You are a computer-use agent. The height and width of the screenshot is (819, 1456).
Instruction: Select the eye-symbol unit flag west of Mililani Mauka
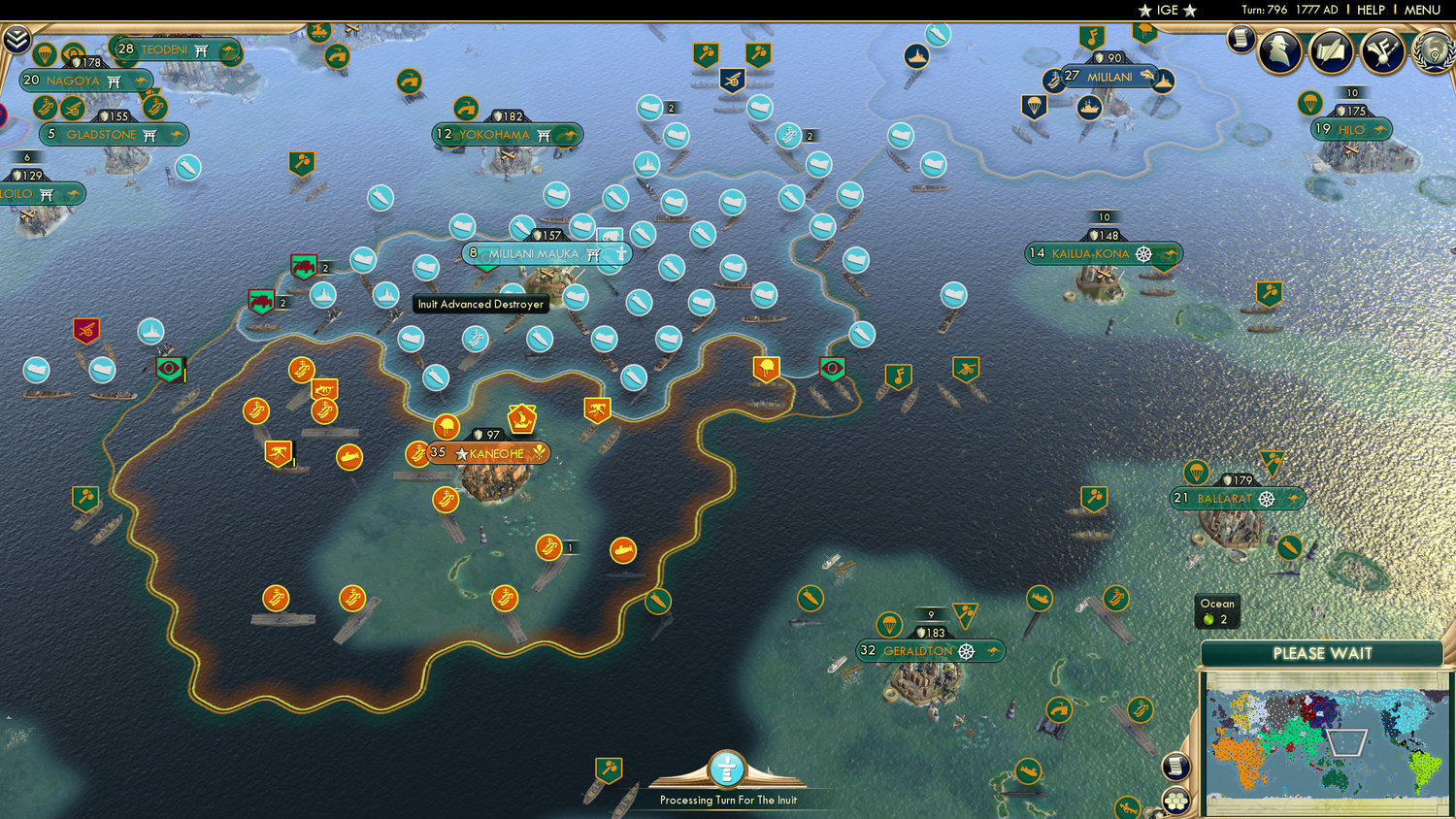(x=170, y=367)
